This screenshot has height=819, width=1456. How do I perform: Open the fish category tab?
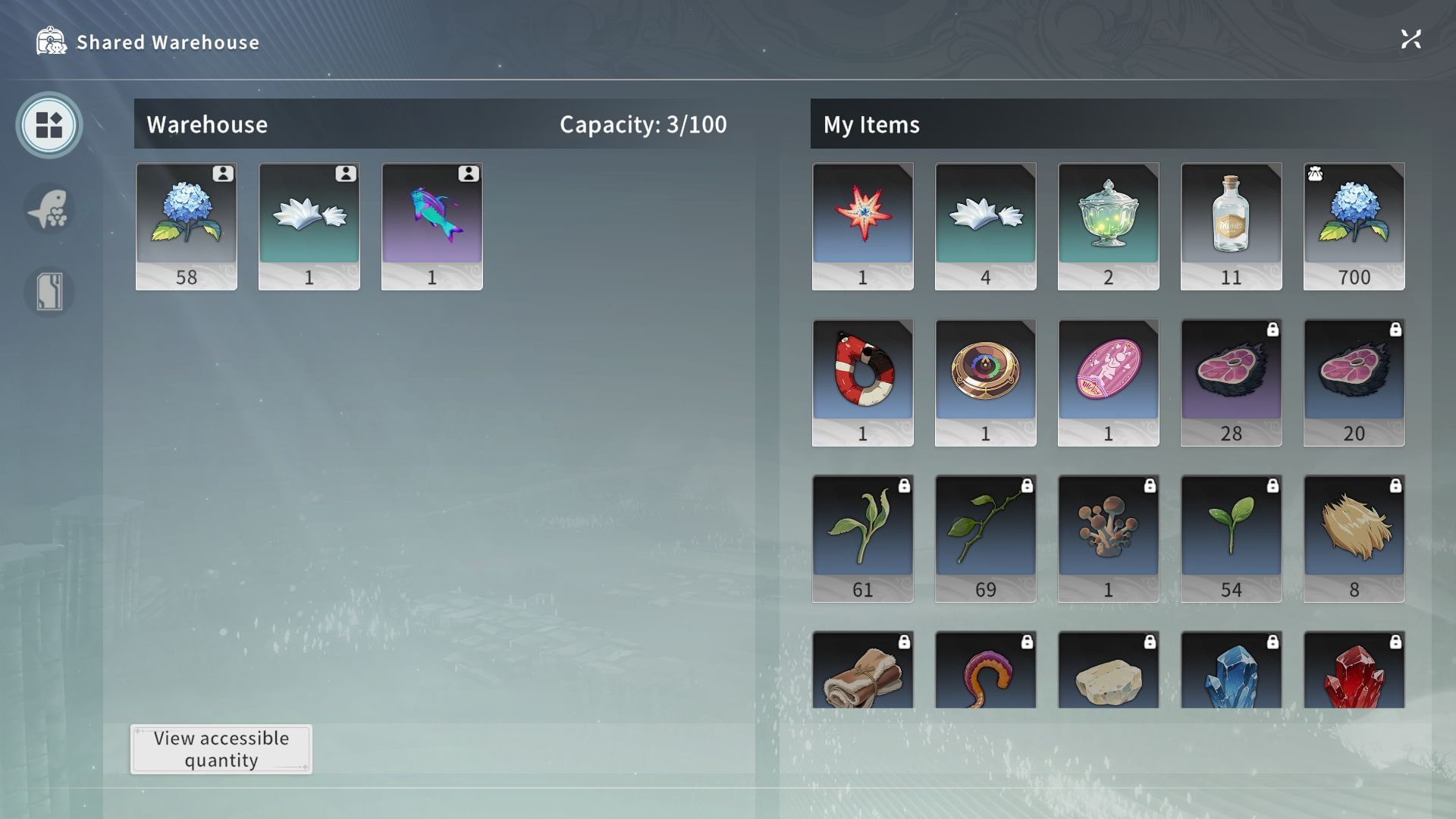coord(49,209)
